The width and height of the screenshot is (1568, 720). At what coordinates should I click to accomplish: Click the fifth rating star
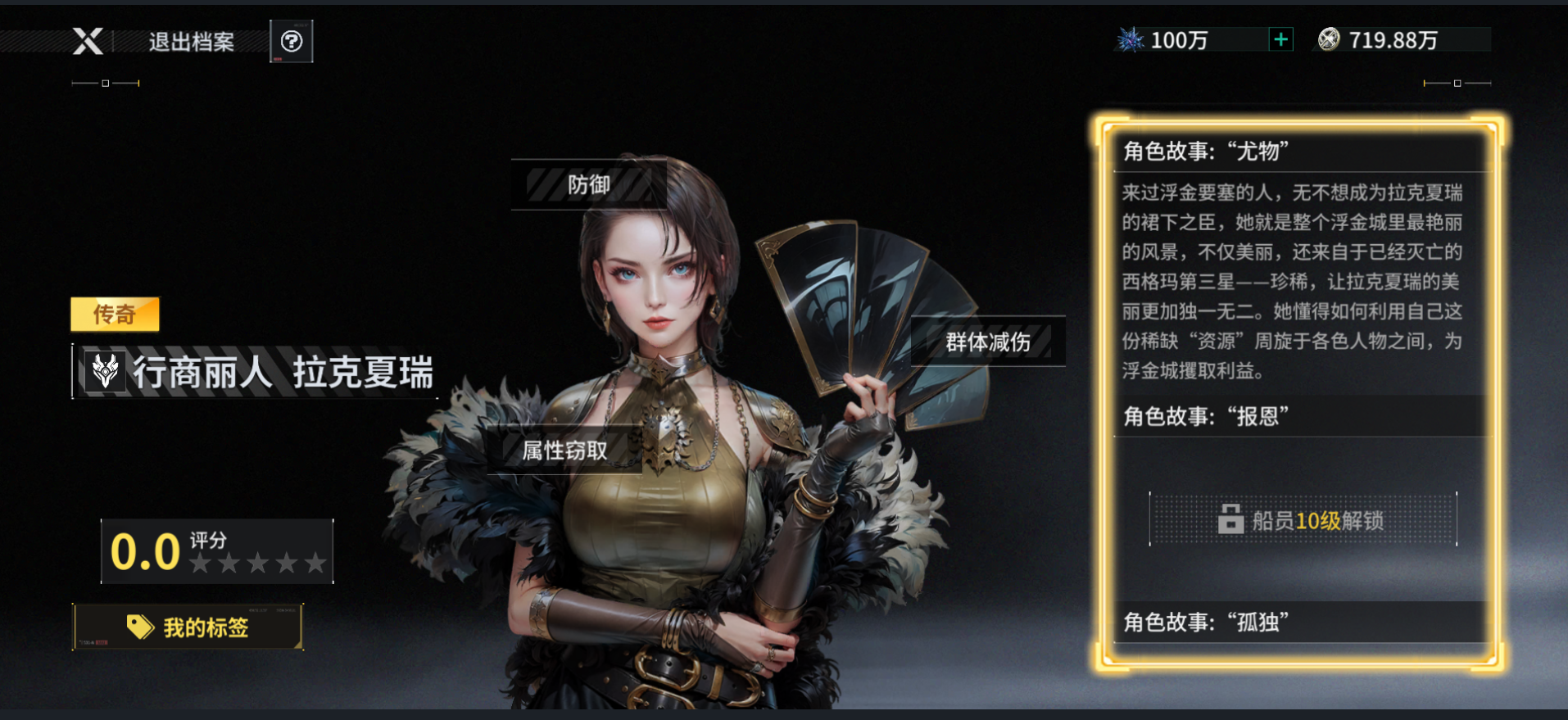click(315, 563)
